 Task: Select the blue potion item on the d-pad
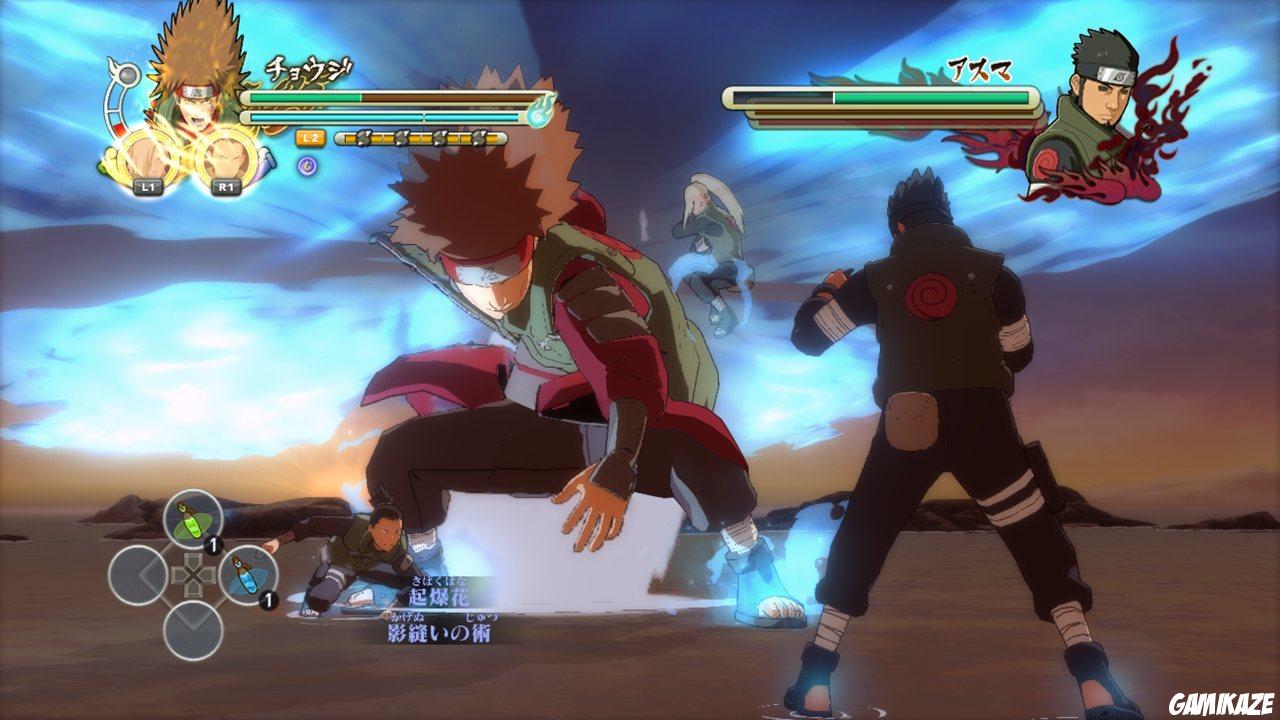click(247, 577)
